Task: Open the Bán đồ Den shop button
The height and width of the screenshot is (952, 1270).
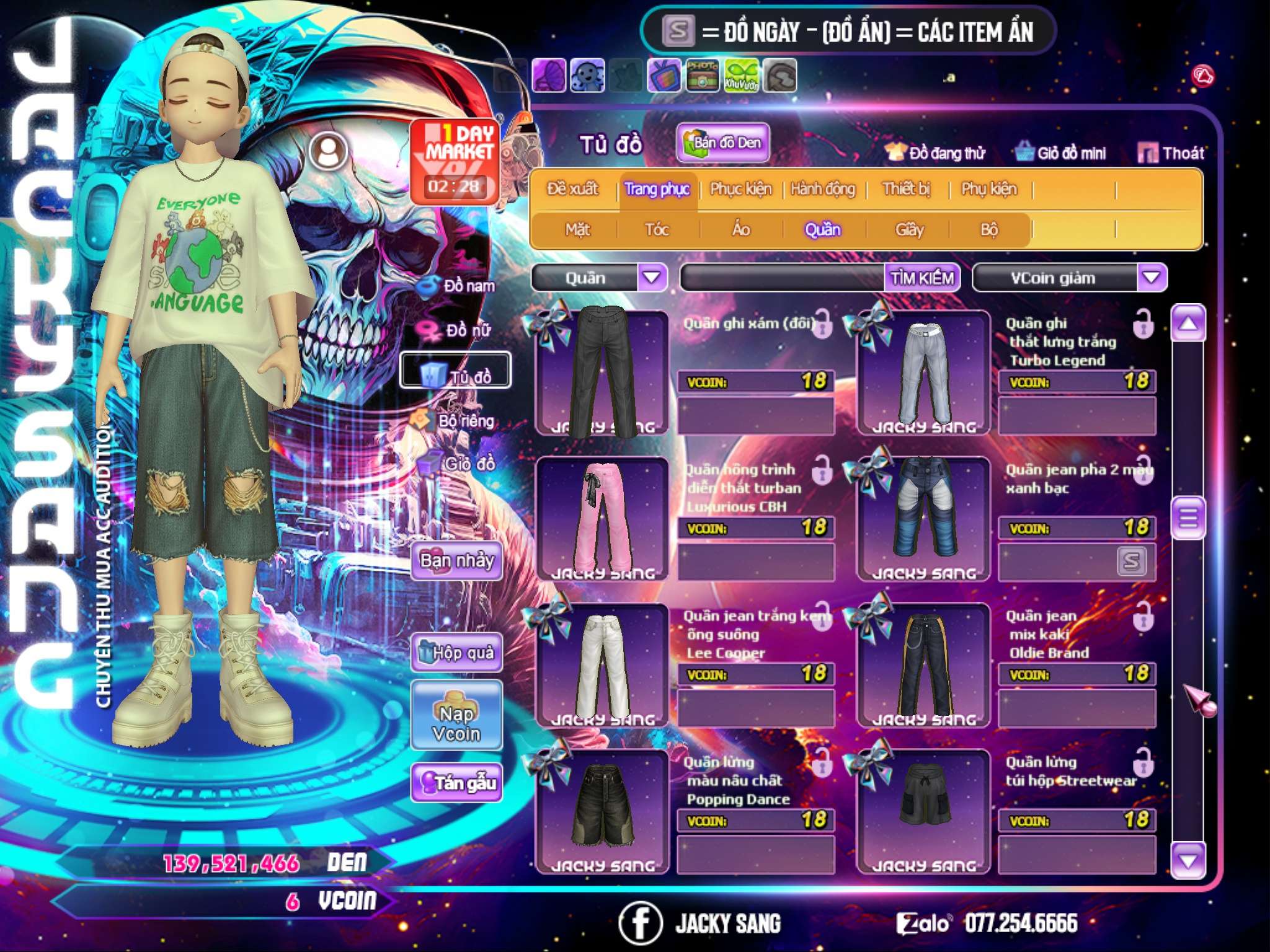Action: point(723,143)
